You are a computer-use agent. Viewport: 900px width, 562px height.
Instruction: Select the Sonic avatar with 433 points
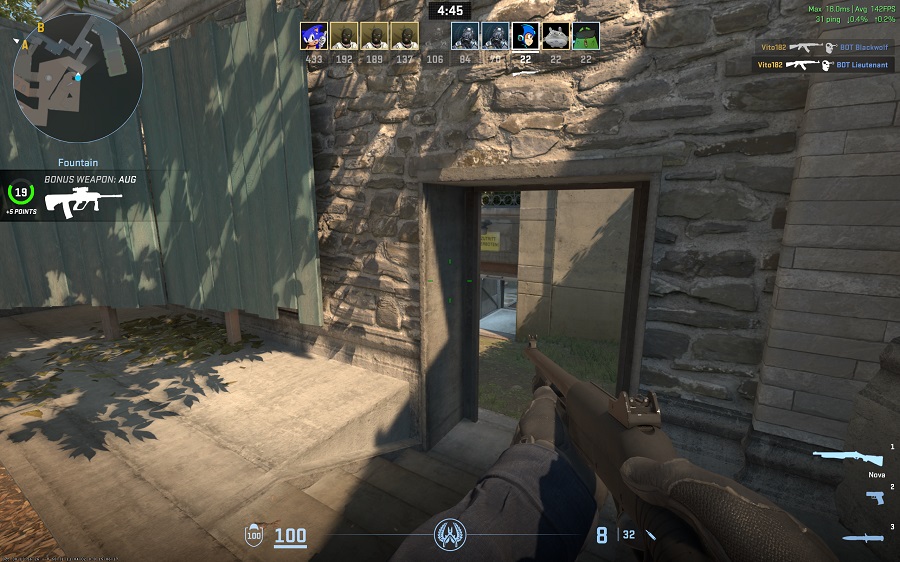coord(314,37)
